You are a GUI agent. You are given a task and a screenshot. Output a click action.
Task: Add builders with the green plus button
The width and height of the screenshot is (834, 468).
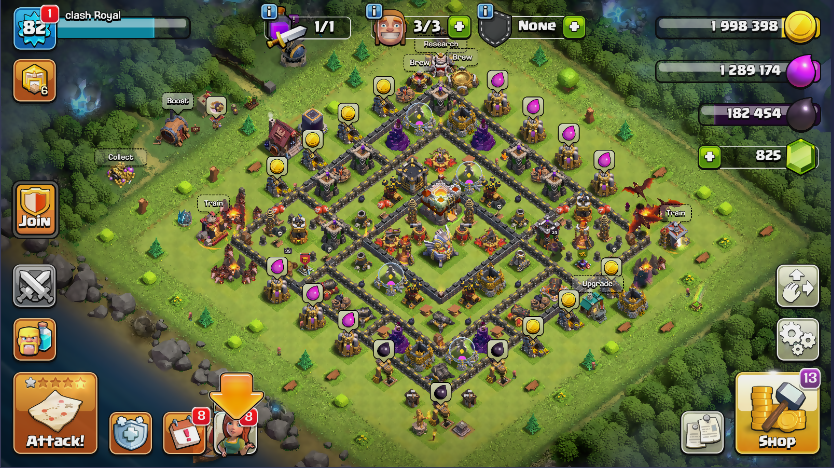tap(459, 27)
